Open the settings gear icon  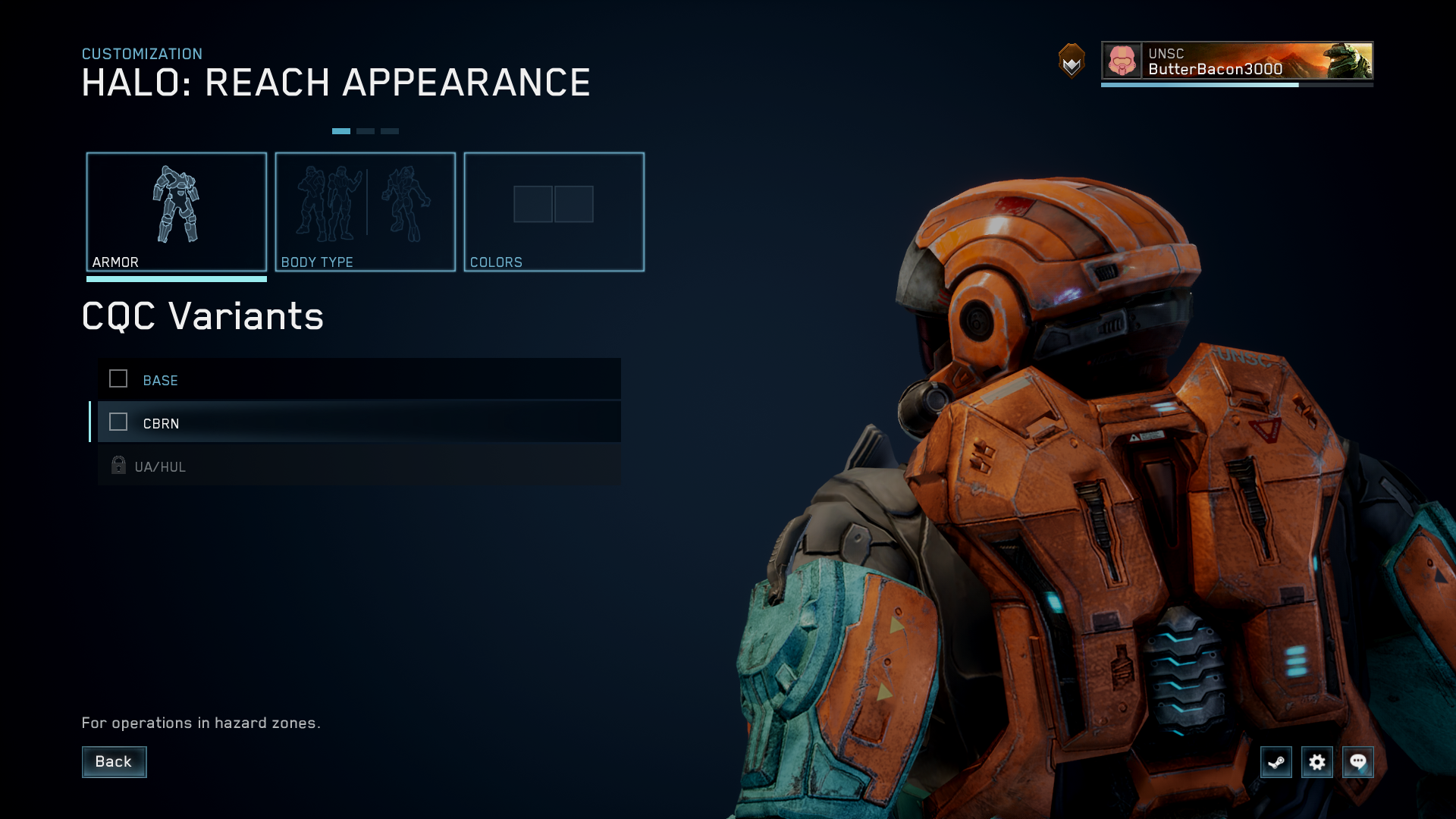[1318, 762]
